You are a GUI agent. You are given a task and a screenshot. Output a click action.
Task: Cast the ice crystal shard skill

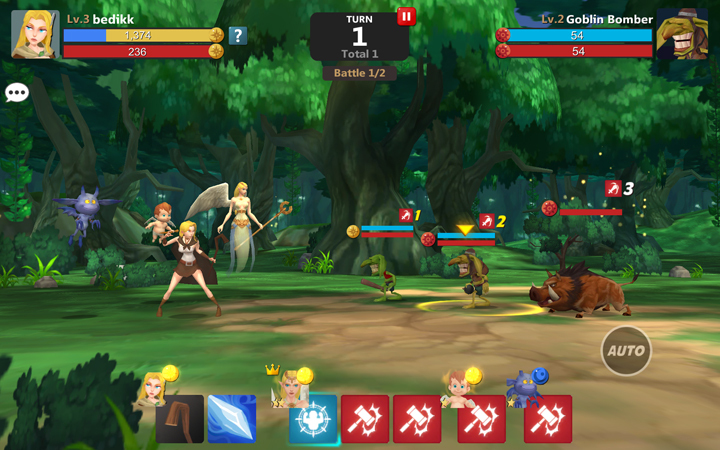232,419
